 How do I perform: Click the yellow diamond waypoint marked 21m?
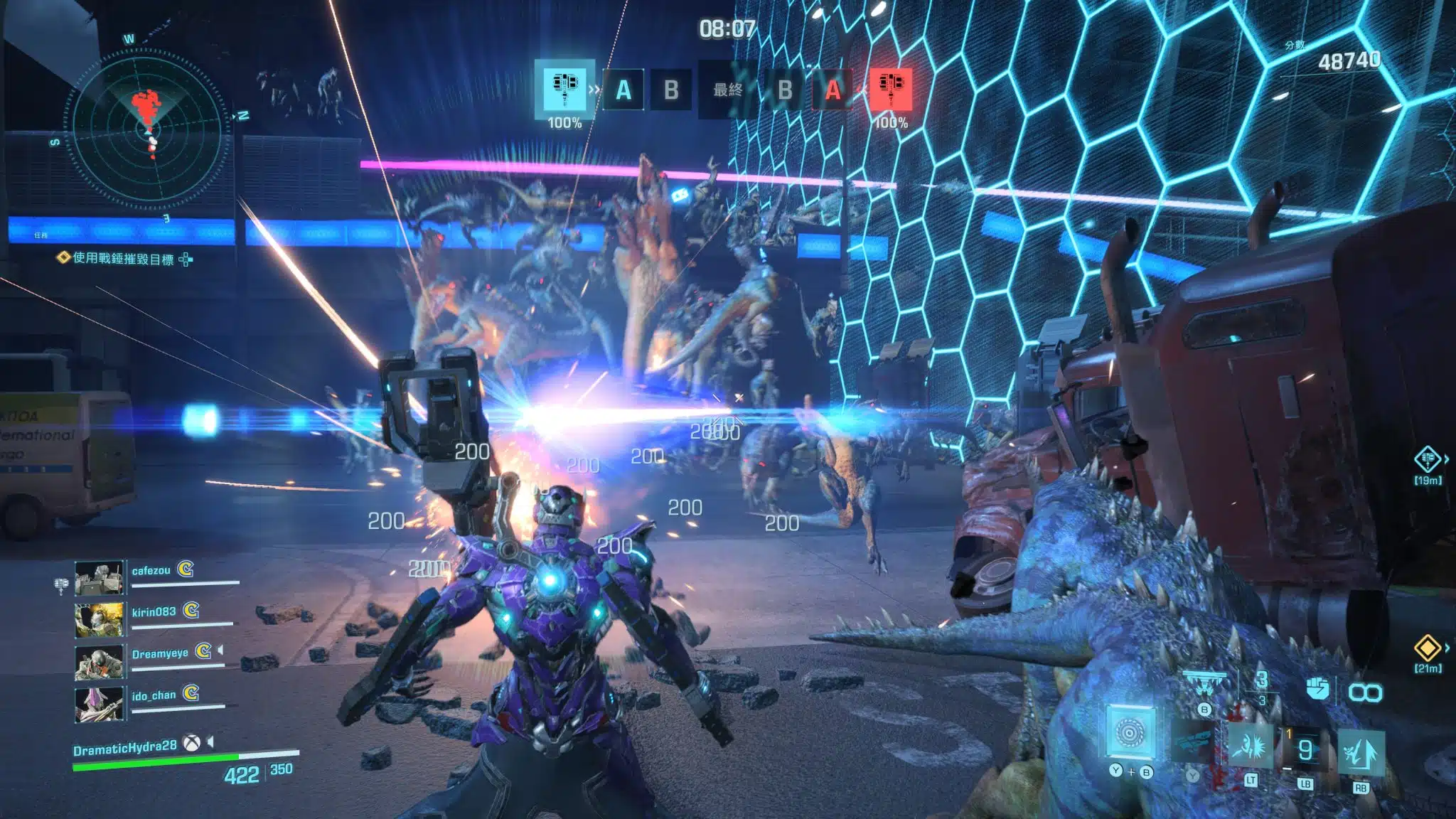1427,648
